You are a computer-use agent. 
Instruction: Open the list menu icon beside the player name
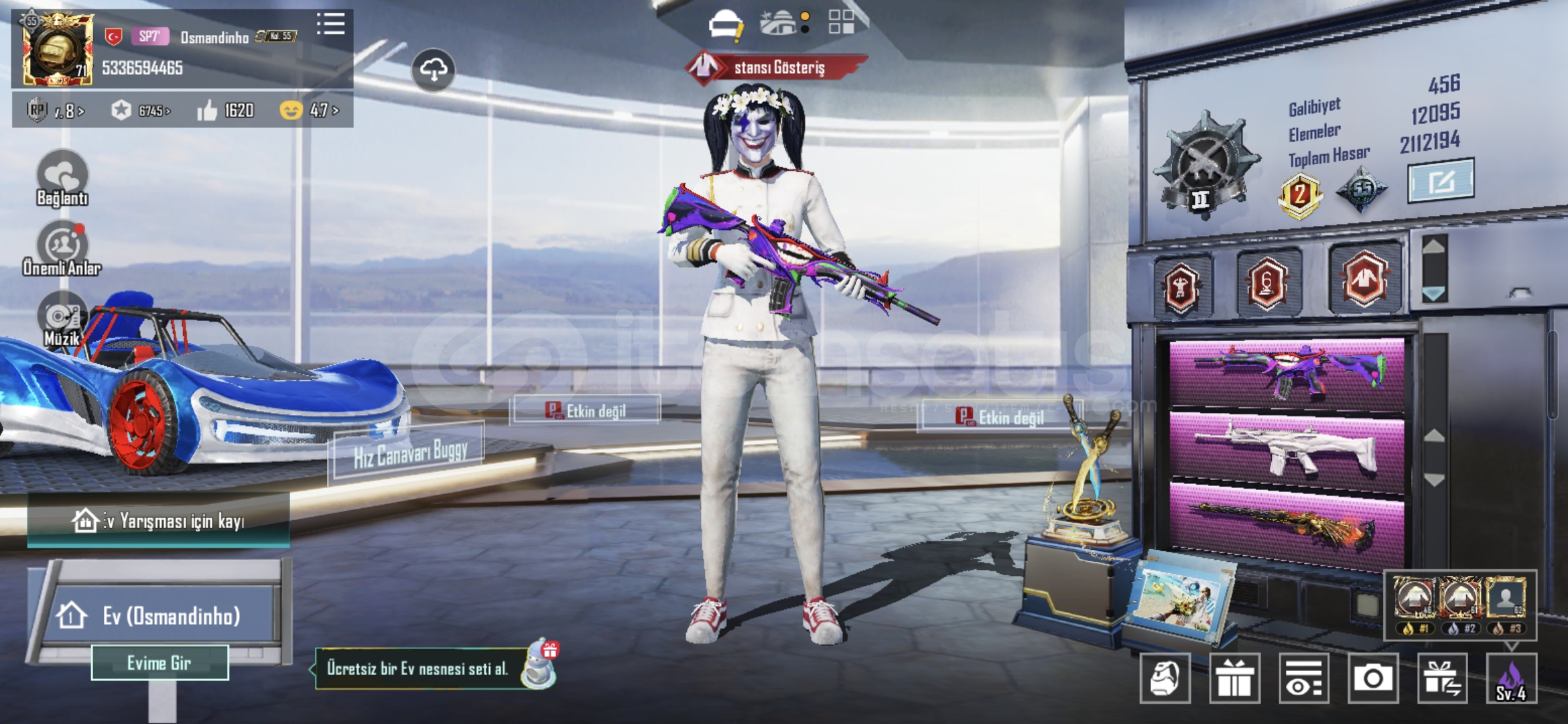click(x=330, y=25)
